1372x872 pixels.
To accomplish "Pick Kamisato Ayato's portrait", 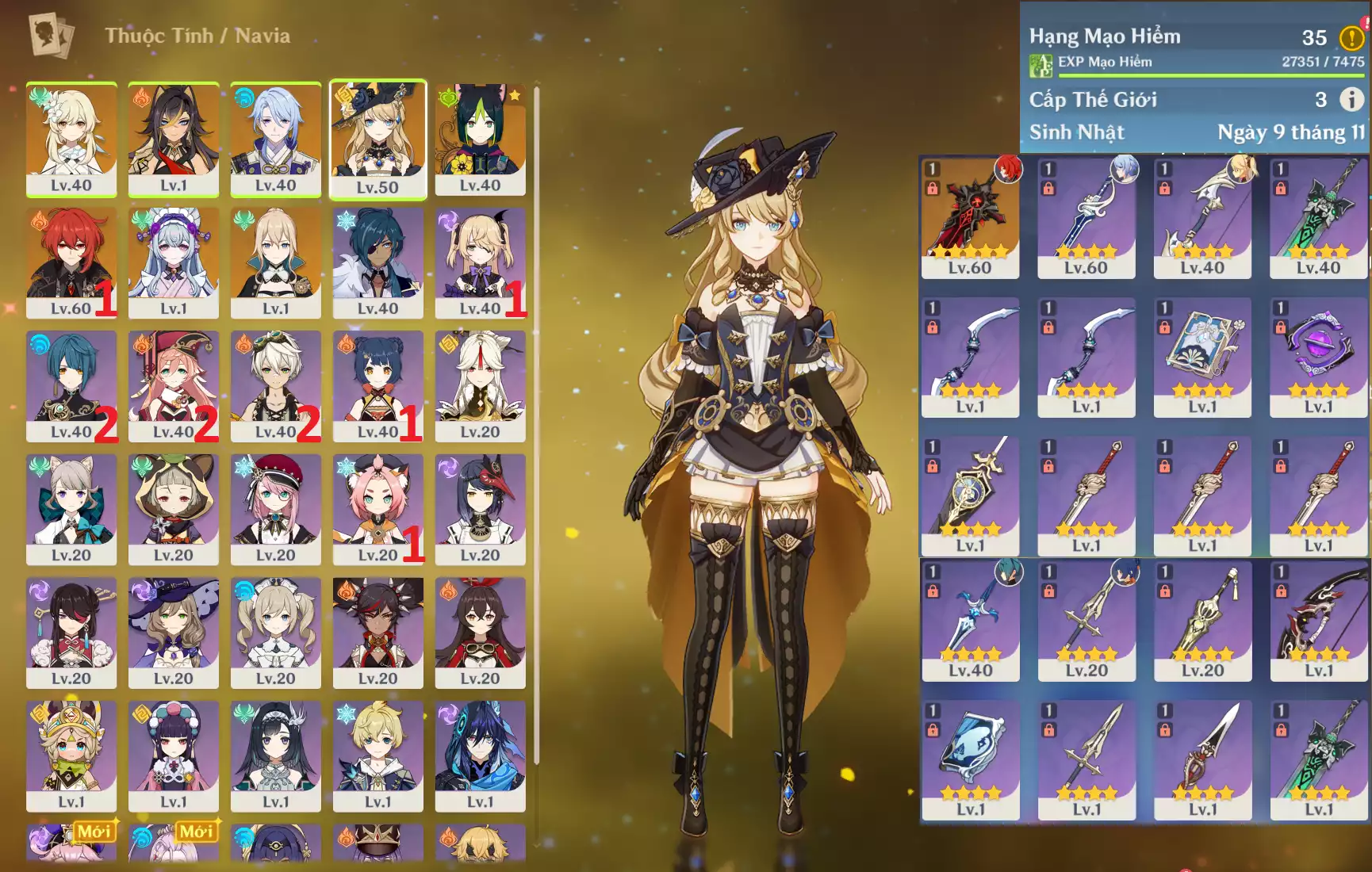I will pos(275,139).
